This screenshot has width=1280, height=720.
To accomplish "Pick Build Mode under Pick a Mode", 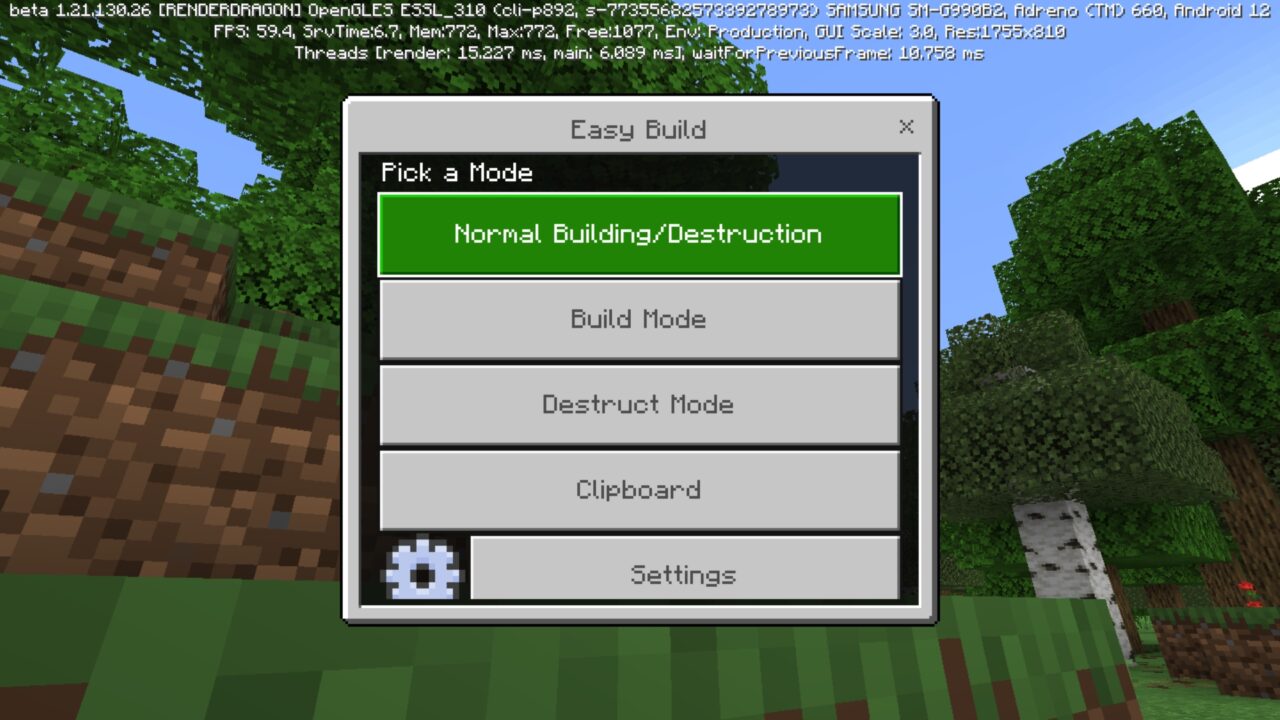I will point(640,319).
